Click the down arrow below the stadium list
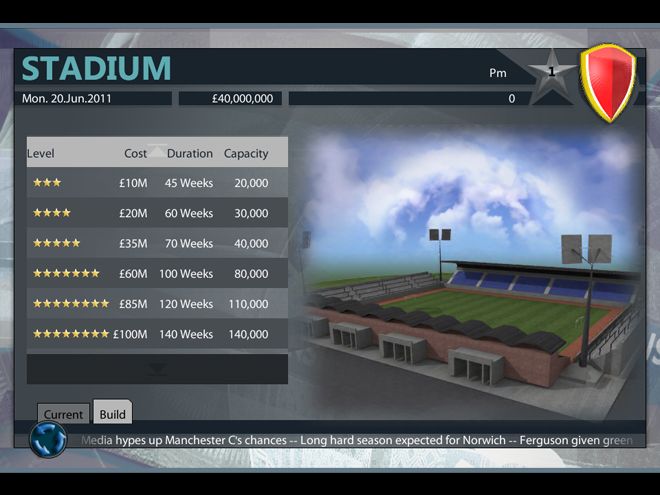660x495 pixels. tap(157, 369)
